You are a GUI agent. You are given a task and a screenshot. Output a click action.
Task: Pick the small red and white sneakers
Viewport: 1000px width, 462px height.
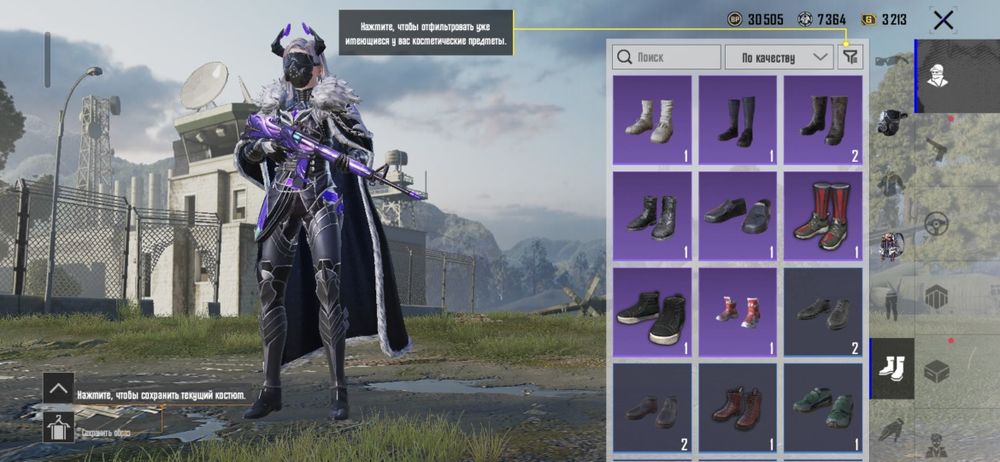[737, 313]
